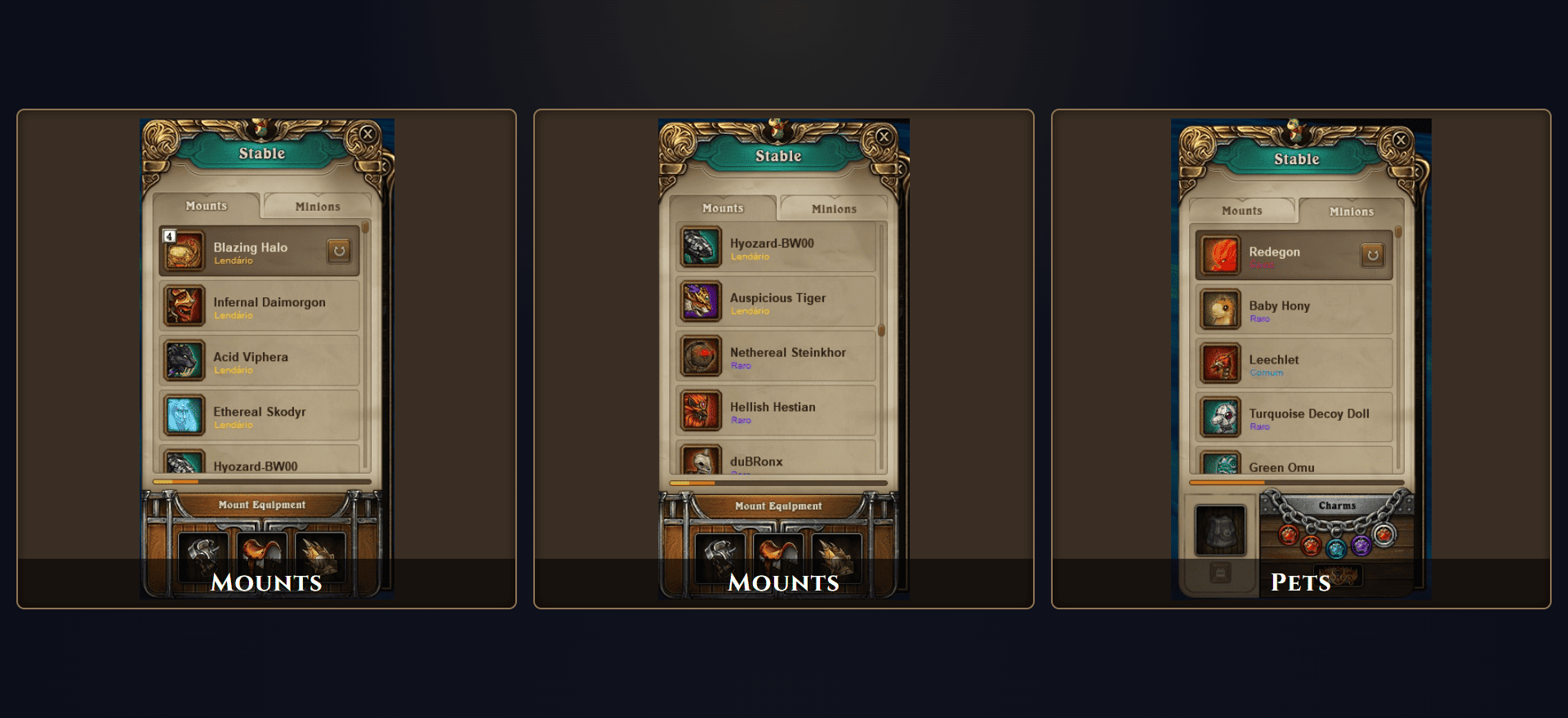Select Acid Viphera in the mount list
This screenshot has width=1568, height=718.
(250, 360)
